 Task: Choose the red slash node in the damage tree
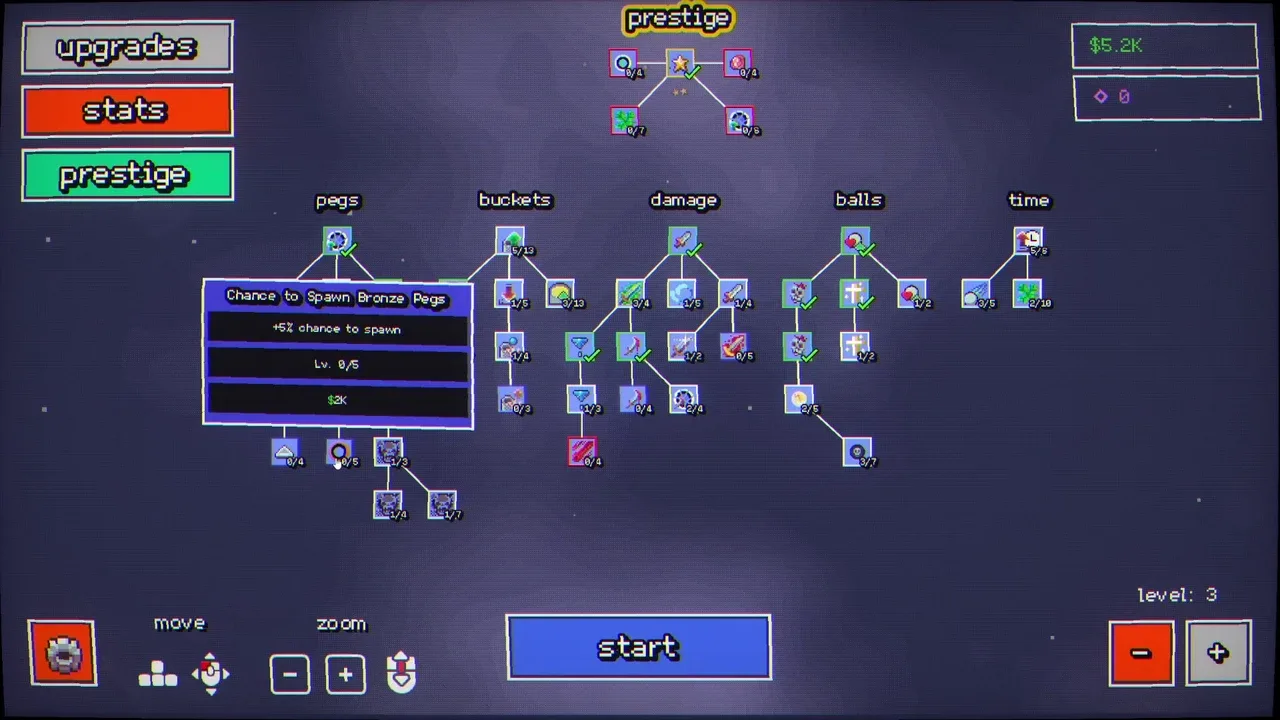point(582,451)
